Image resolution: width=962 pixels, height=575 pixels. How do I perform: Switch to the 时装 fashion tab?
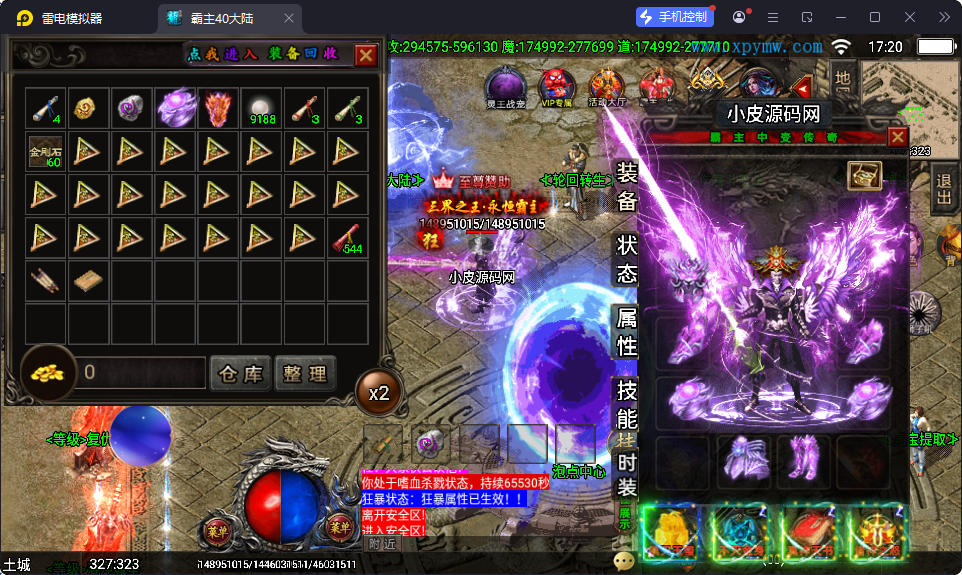click(x=627, y=475)
